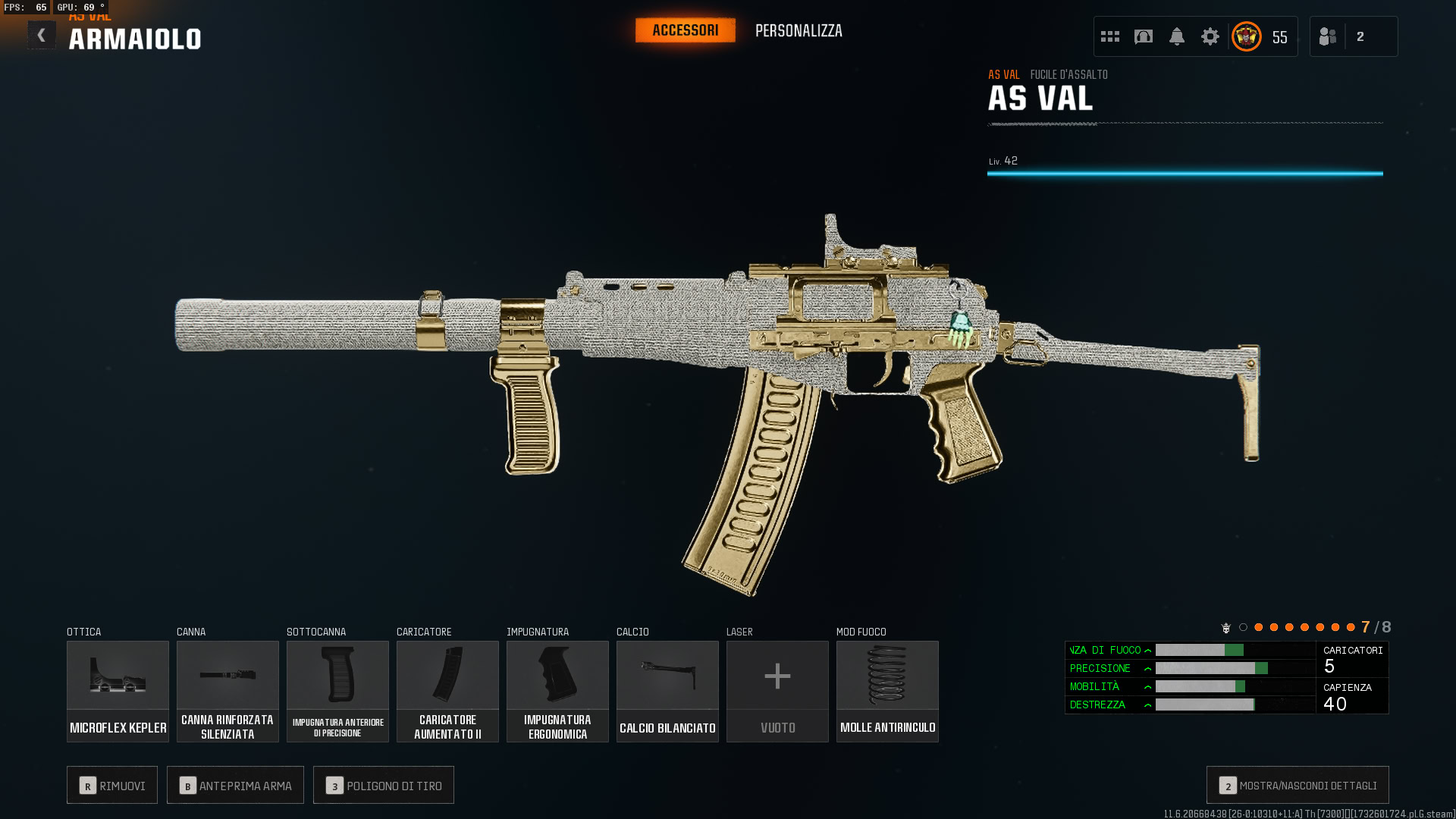Select the Caricatore Aumentato II slot
1456x819 pixels.
[x=447, y=691]
